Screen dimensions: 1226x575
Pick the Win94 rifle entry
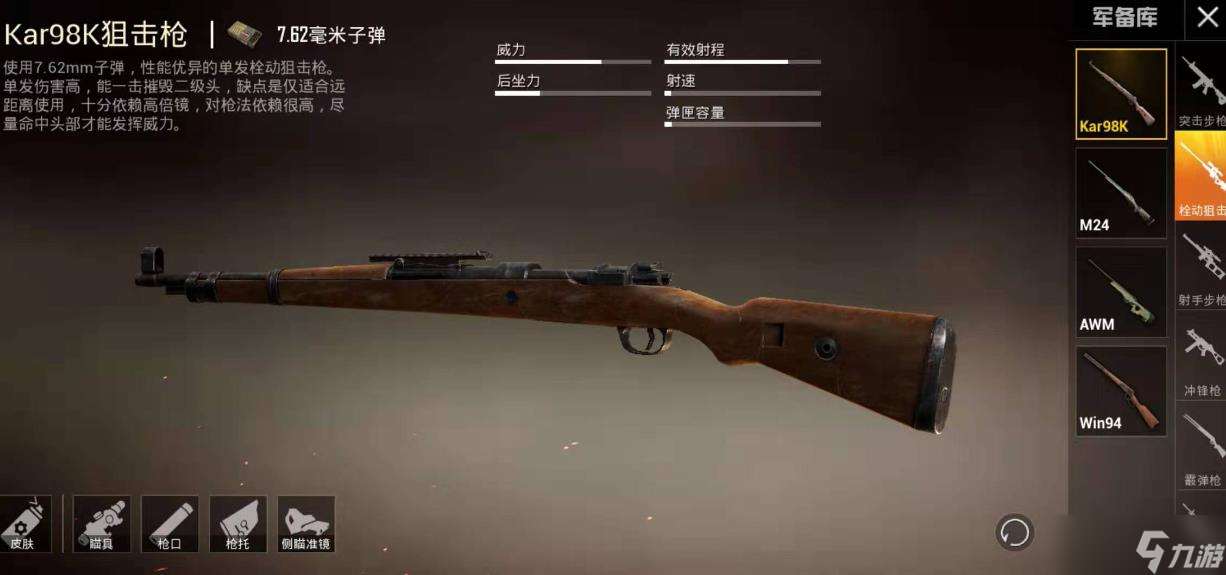click(1121, 391)
